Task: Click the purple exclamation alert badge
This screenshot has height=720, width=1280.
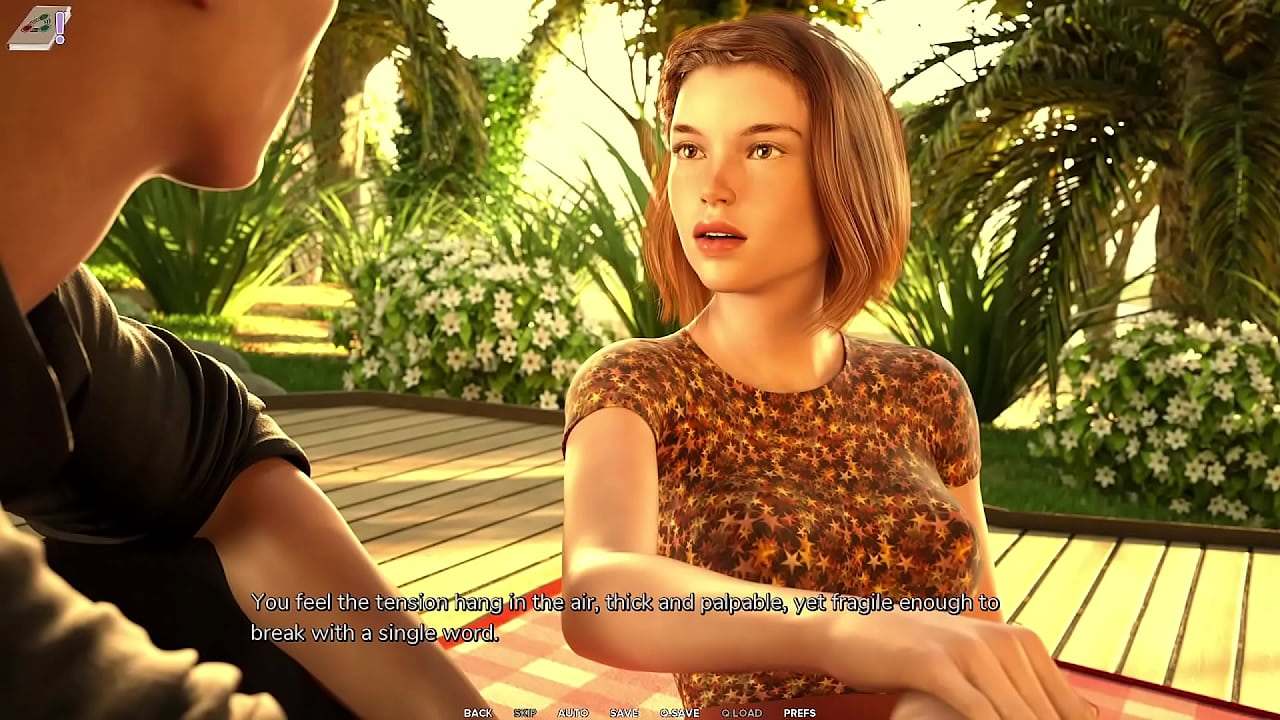Action: 58,22
